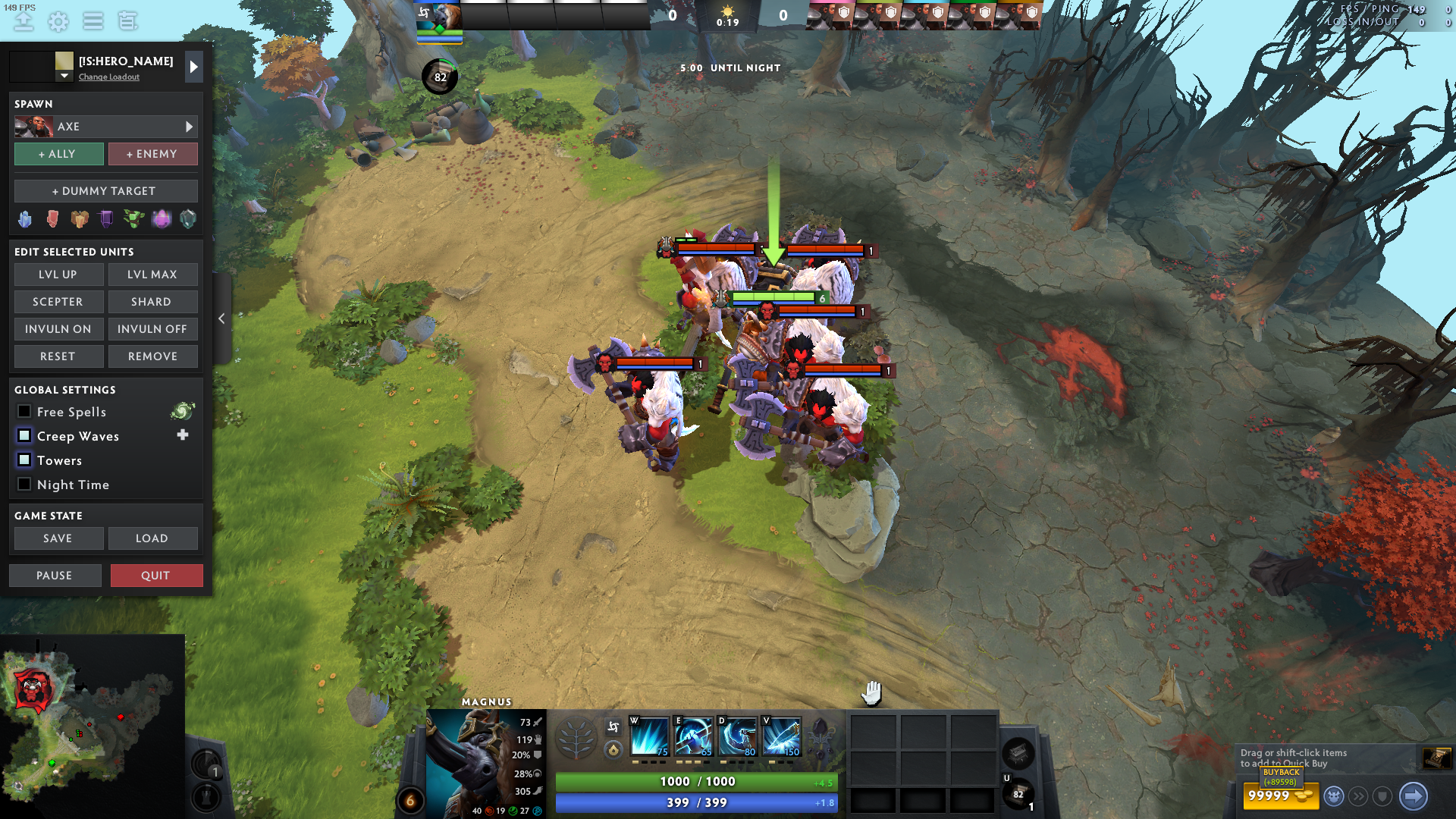Spawn an allied Axe hero
The image size is (1456, 819).
coord(59,154)
